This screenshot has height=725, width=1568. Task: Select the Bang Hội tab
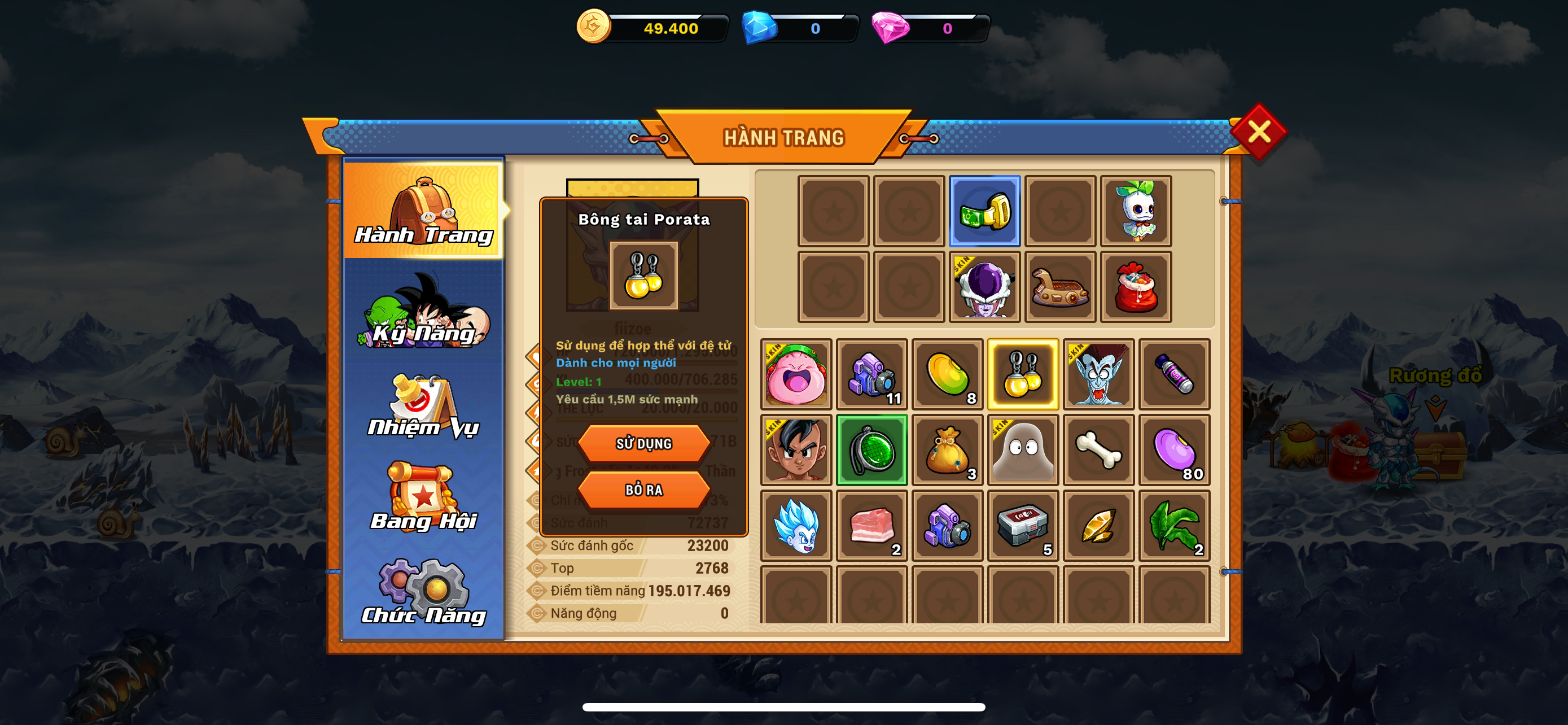point(423,498)
